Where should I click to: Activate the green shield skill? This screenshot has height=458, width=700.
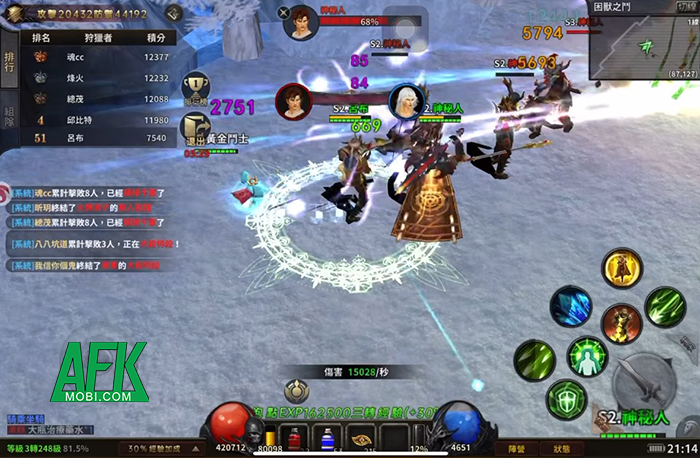click(x=566, y=399)
